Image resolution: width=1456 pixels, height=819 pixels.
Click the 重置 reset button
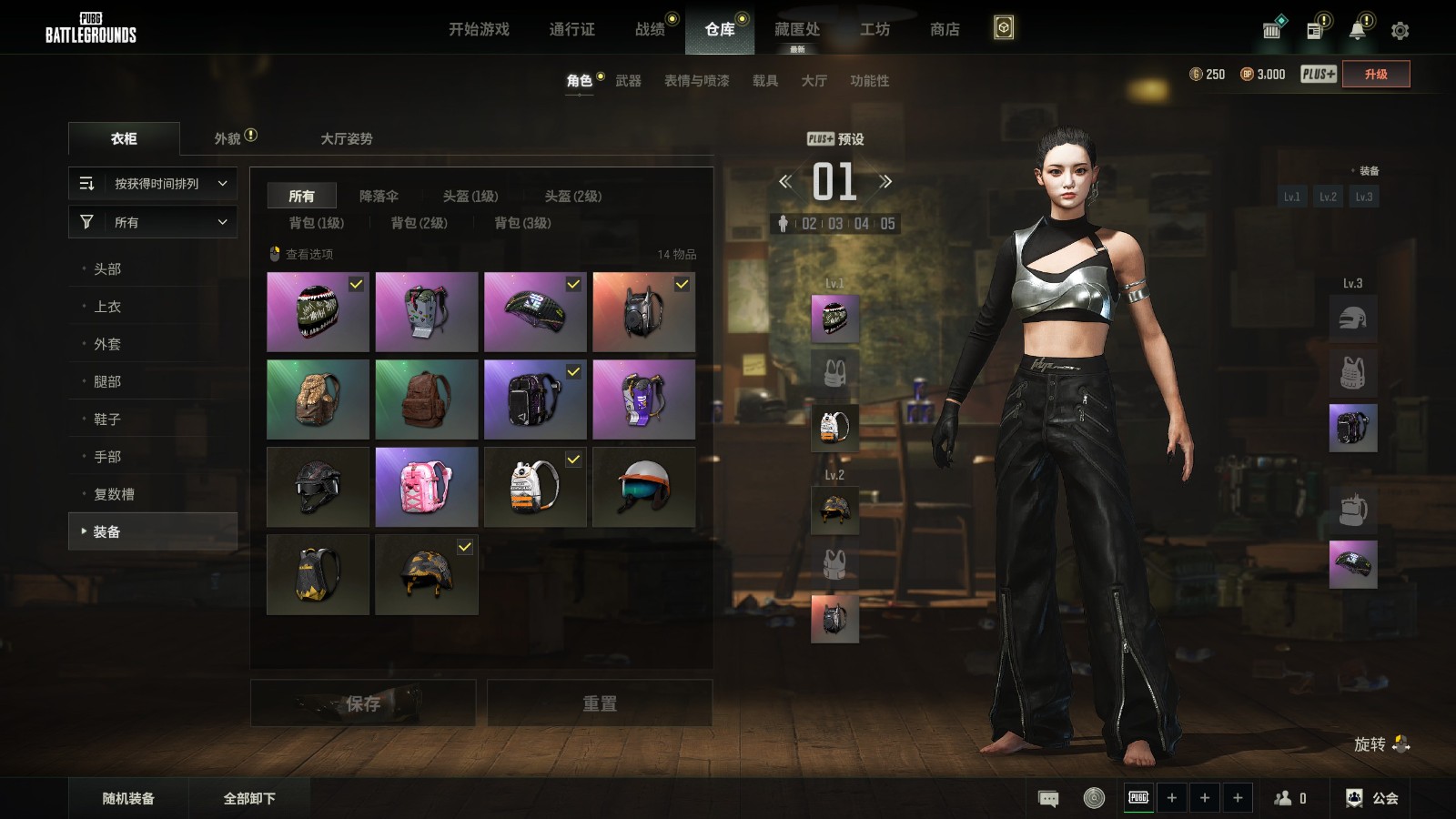coord(600,703)
